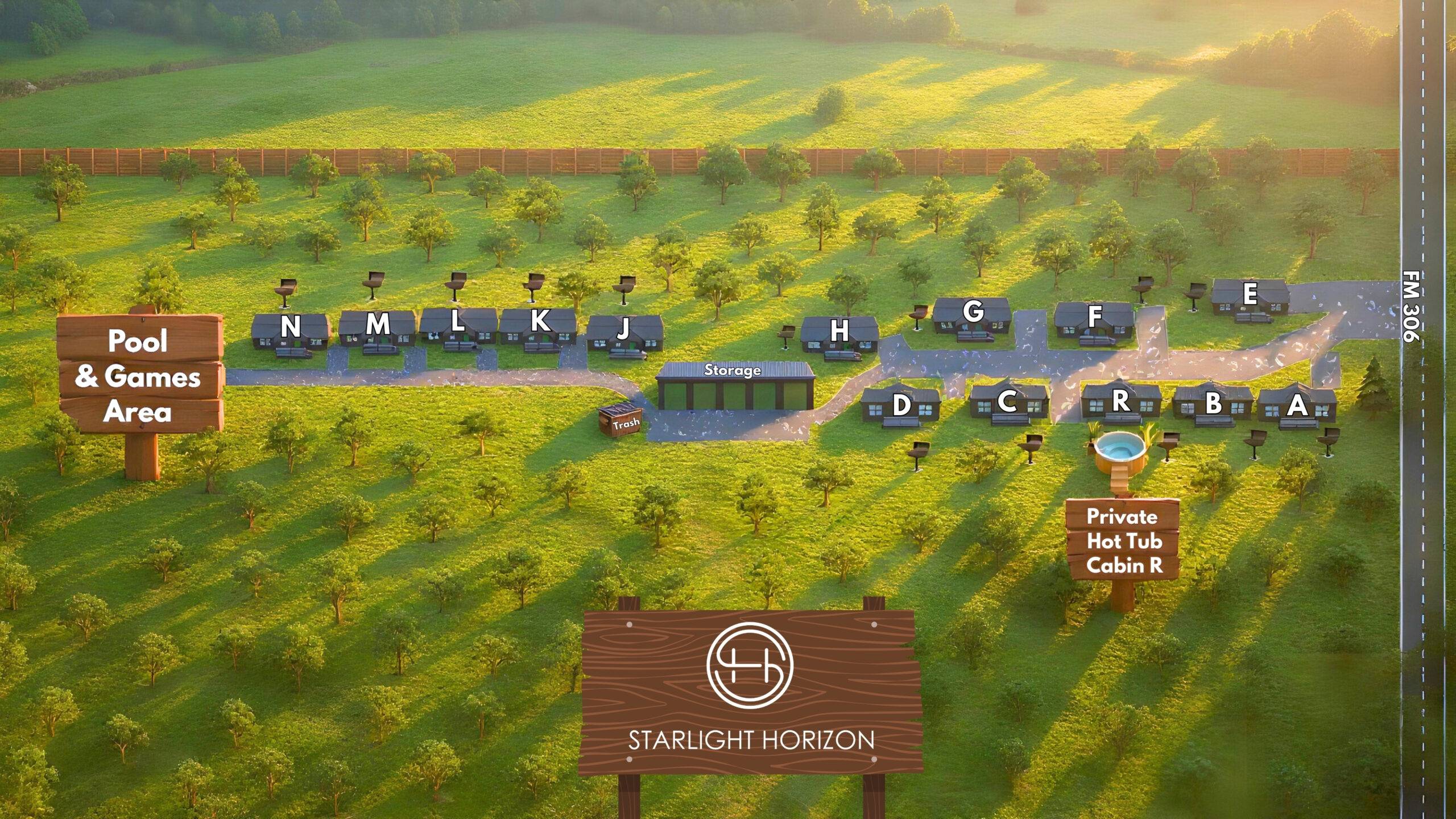Click the cabin A label
This screenshot has width=1456, height=819.
(1297, 406)
